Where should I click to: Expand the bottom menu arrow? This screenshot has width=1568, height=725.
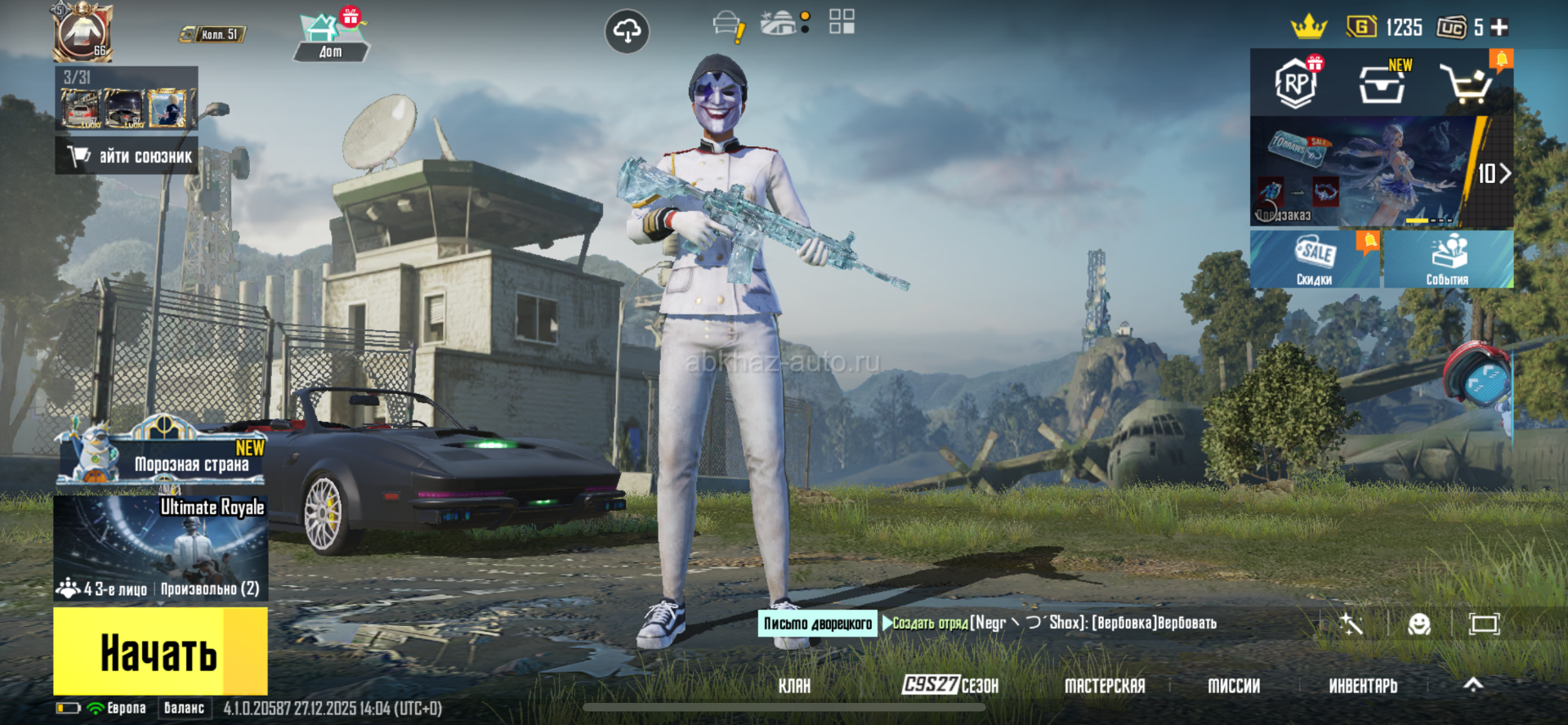pyautogui.click(x=1473, y=685)
